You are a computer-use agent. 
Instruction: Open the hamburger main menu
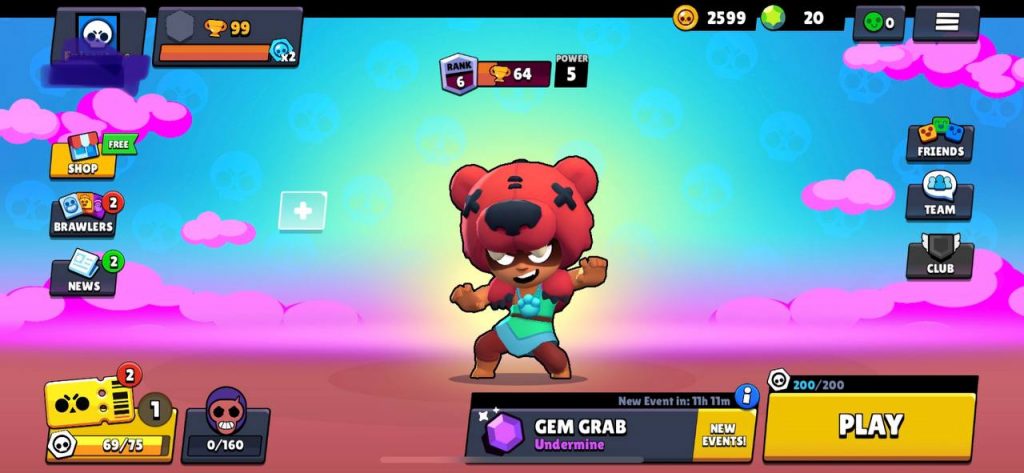(945, 21)
